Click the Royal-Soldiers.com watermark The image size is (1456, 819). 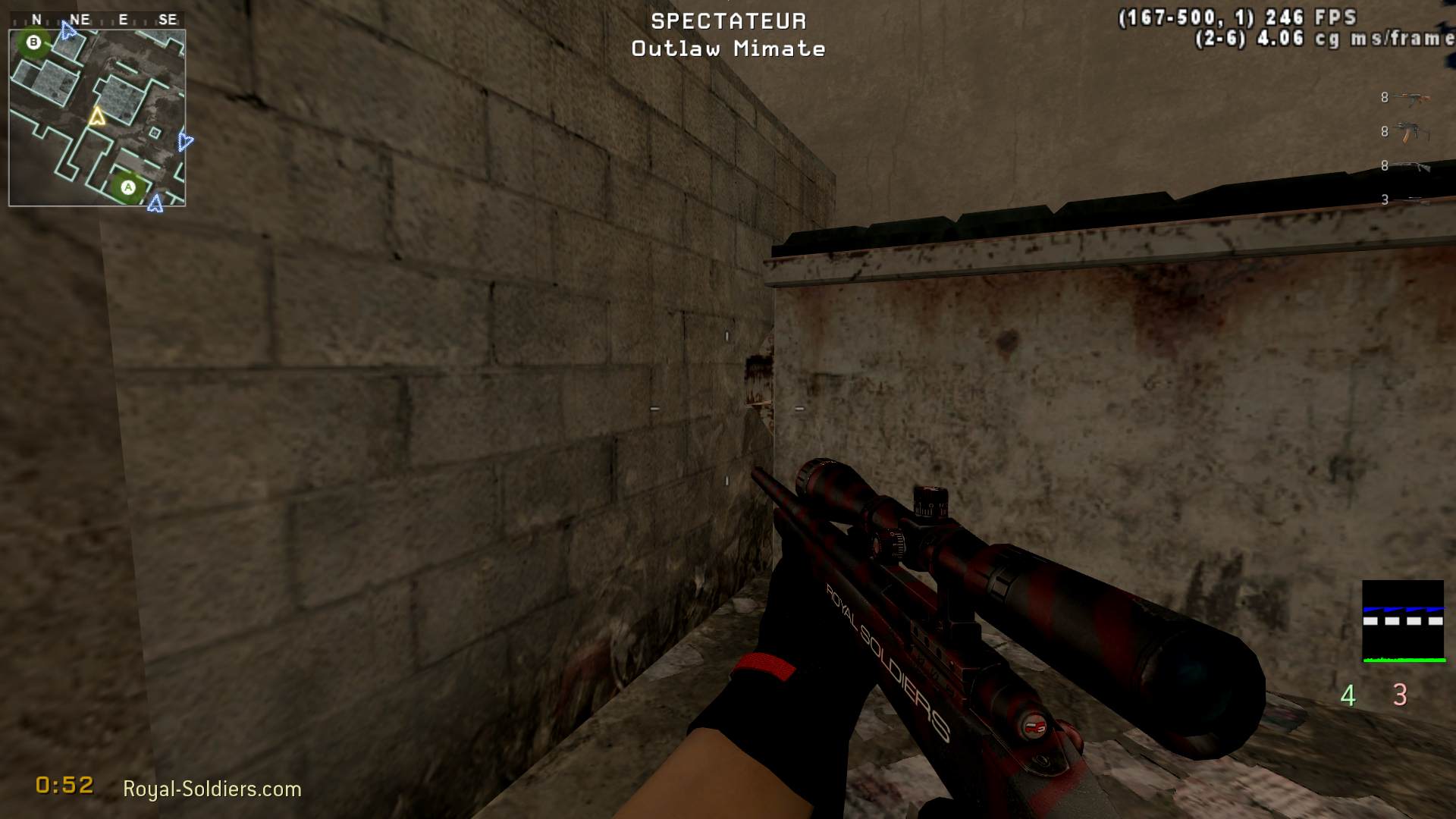tap(212, 789)
